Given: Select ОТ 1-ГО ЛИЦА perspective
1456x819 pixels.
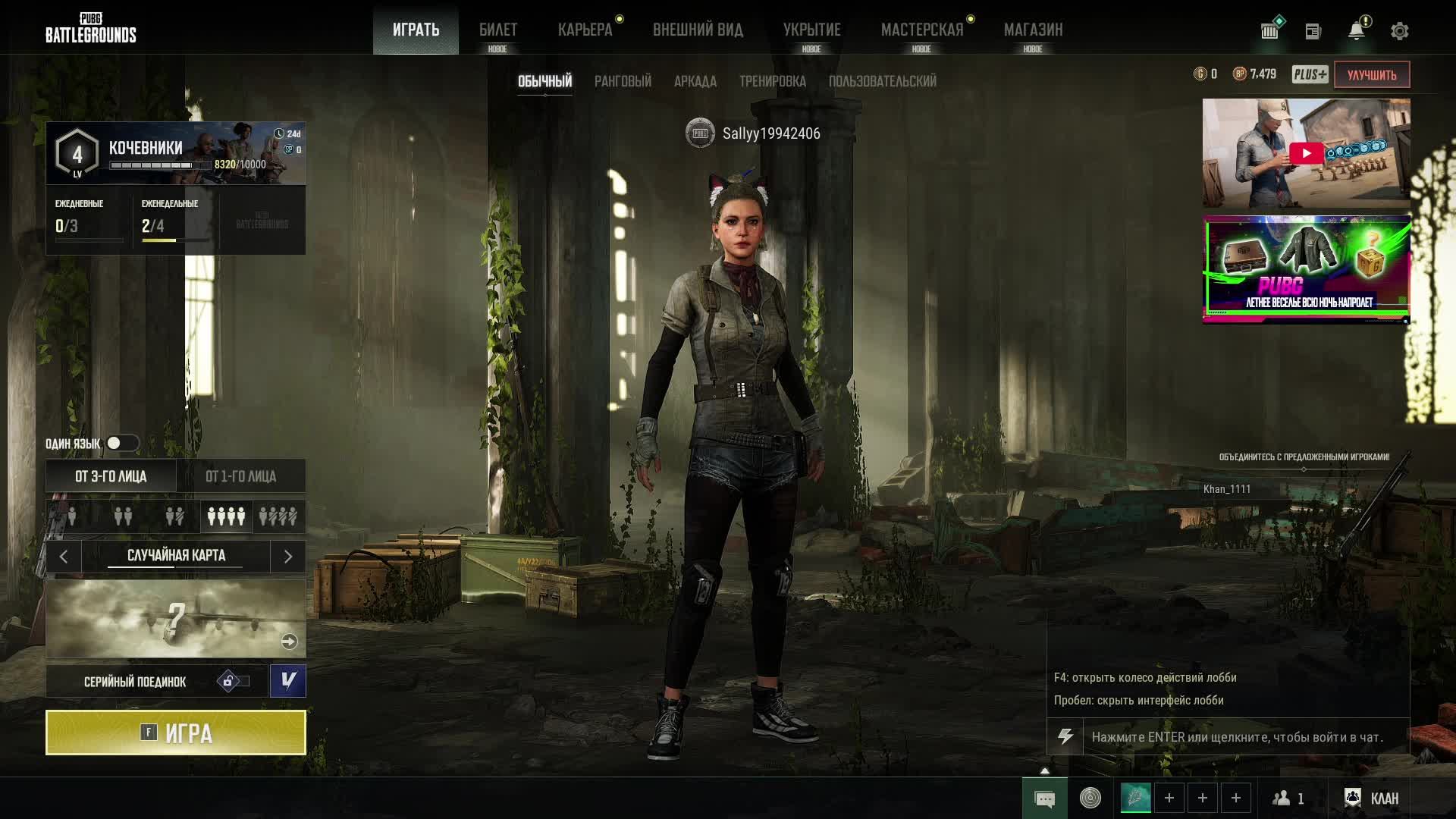Looking at the screenshot, I should click(241, 476).
